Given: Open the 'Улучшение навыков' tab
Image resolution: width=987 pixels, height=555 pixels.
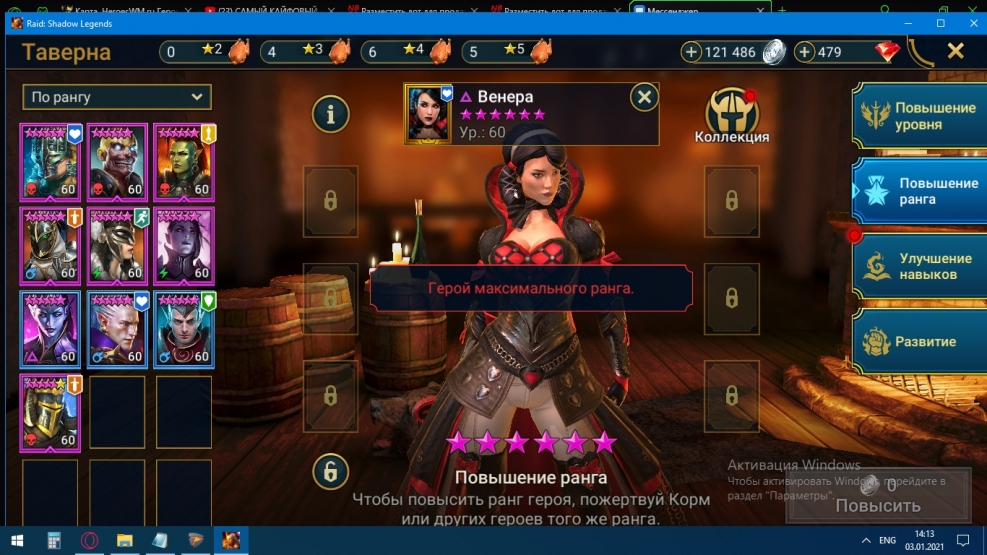Looking at the screenshot, I should tap(918, 266).
